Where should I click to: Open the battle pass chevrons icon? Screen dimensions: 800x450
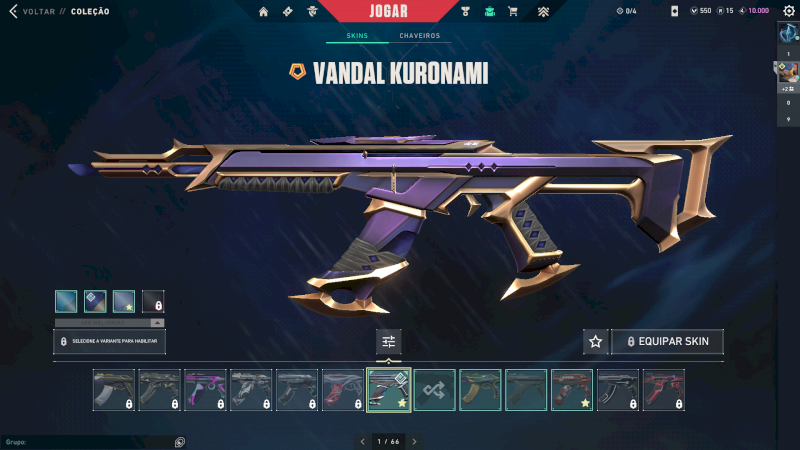pyautogui.click(x=544, y=12)
